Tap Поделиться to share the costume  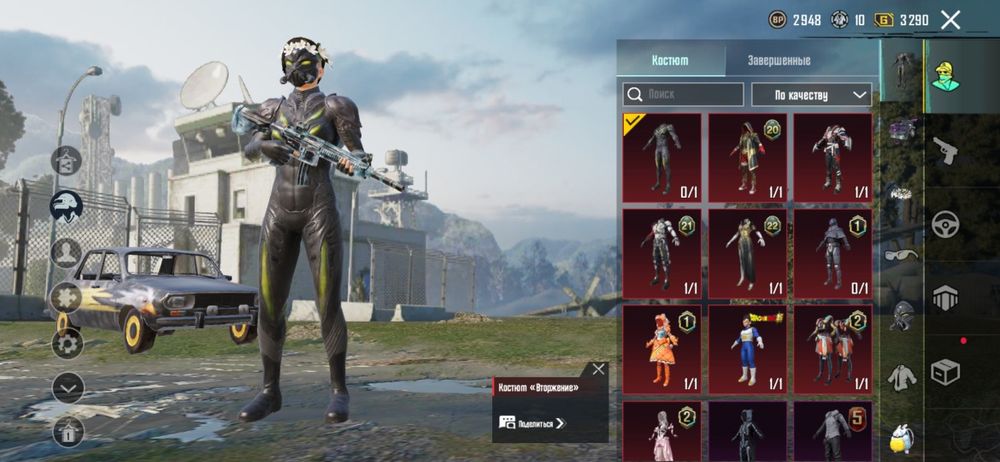[531, 423]
